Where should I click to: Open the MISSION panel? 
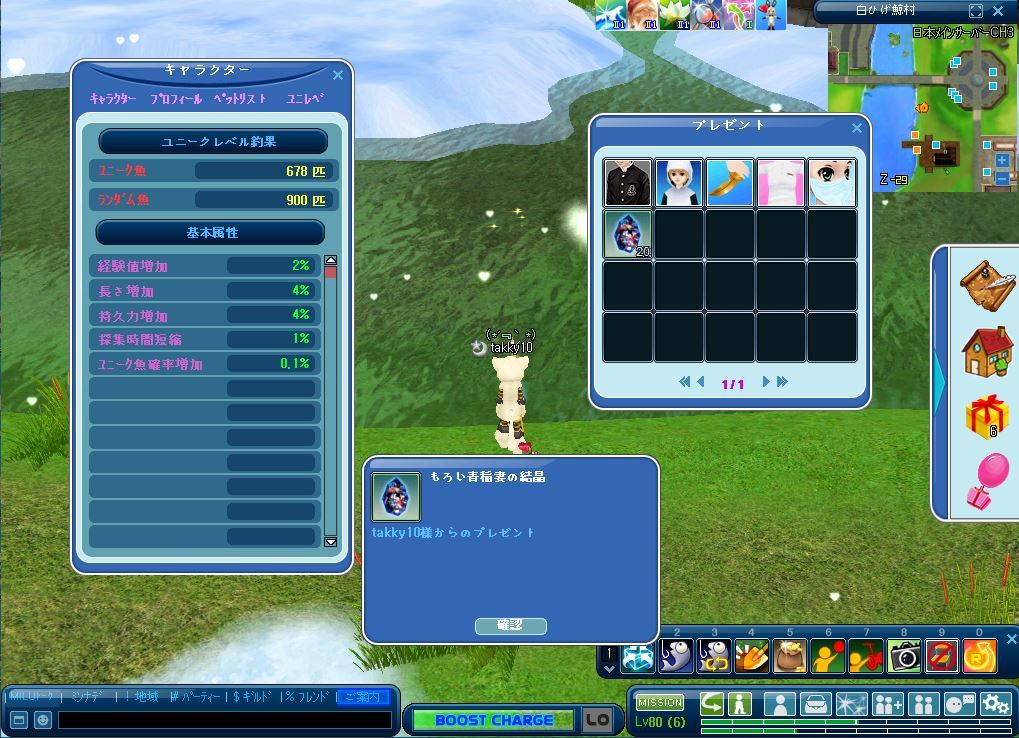click(x=660, y=702)
